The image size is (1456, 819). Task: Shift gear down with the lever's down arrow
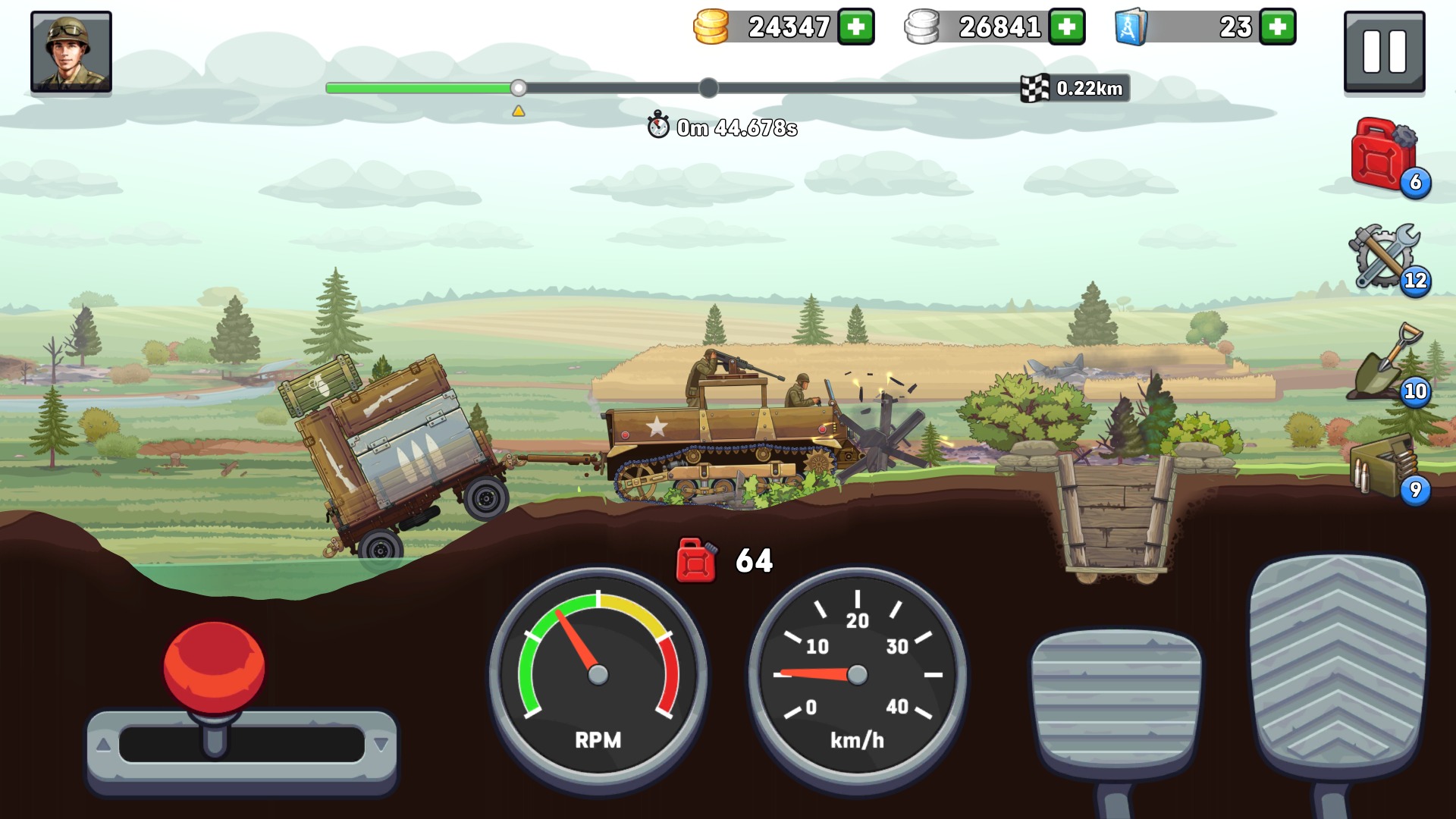click(x=381, y=745)
